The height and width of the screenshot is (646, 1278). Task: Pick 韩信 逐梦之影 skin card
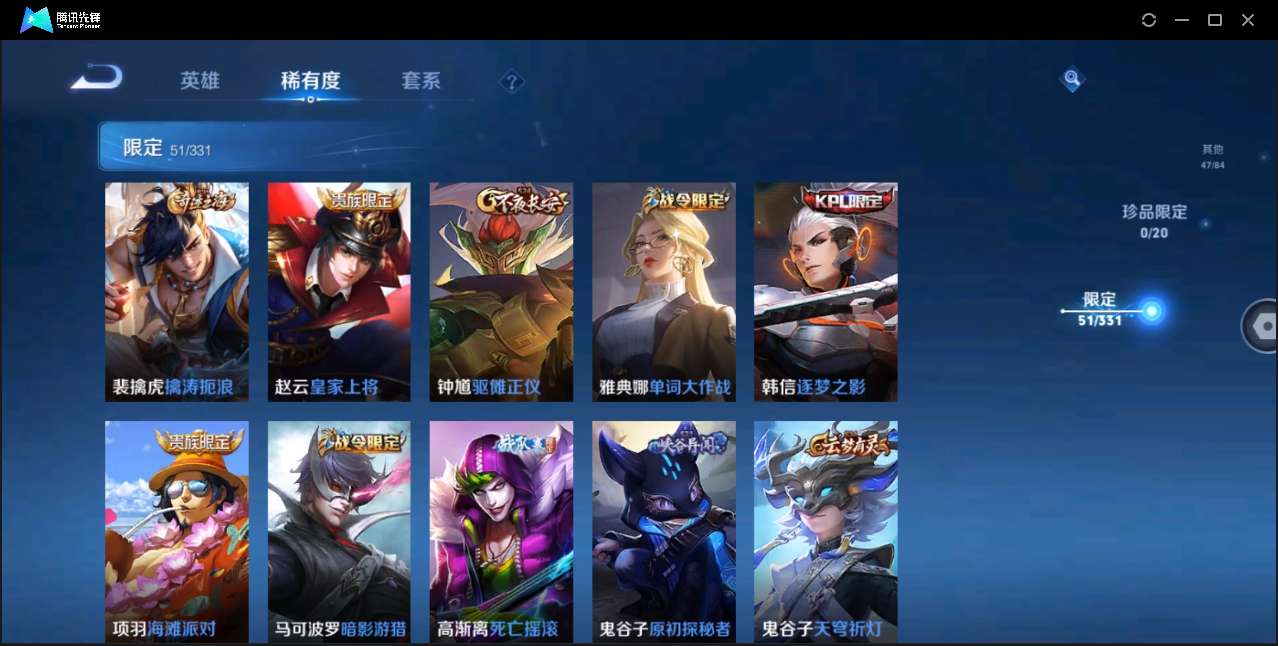(x=826, y=292)
